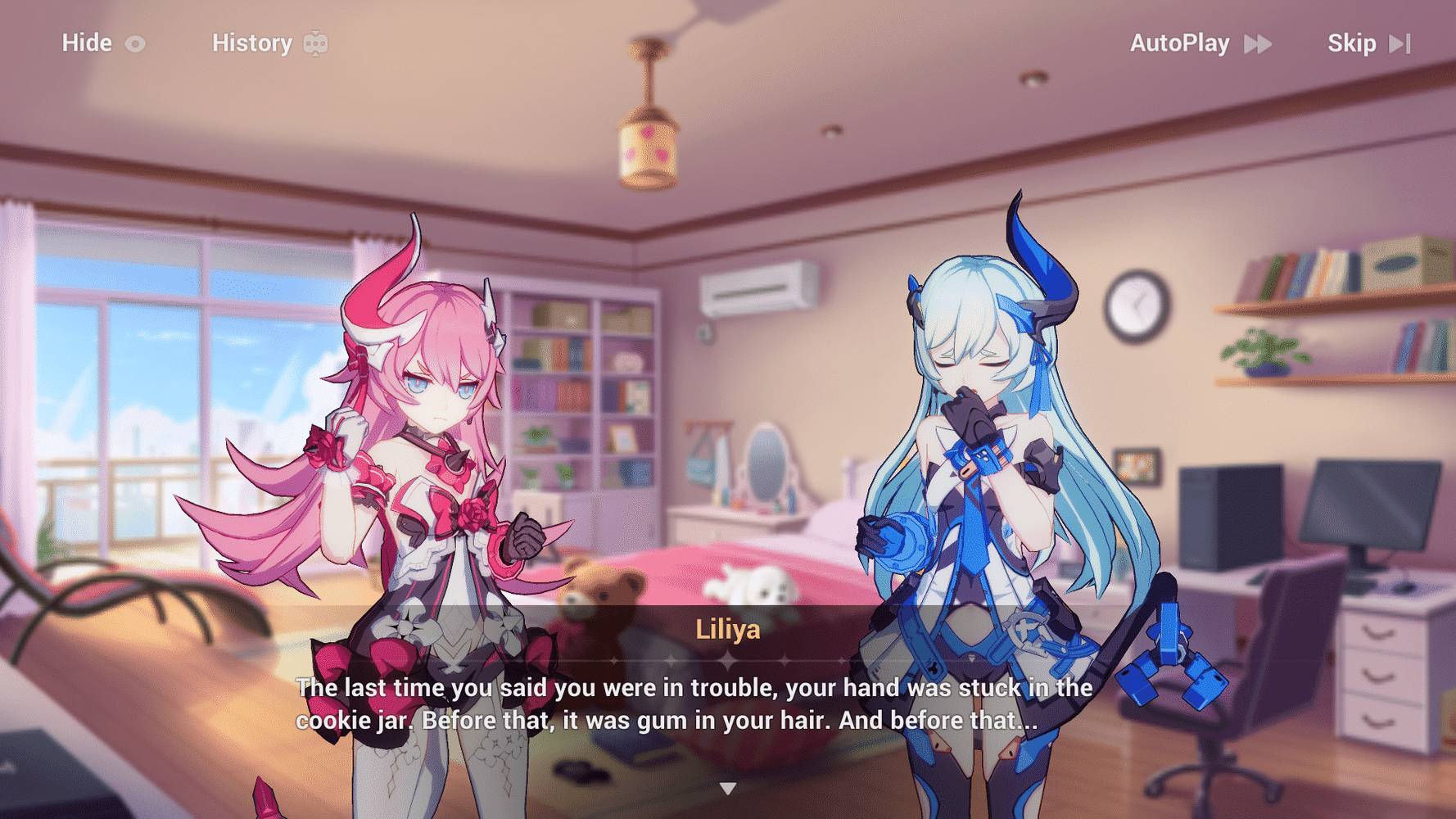Screen dimensions: 1456x819
Task: Click the advance triangle below the dialogue
Action: coord(727,788)
